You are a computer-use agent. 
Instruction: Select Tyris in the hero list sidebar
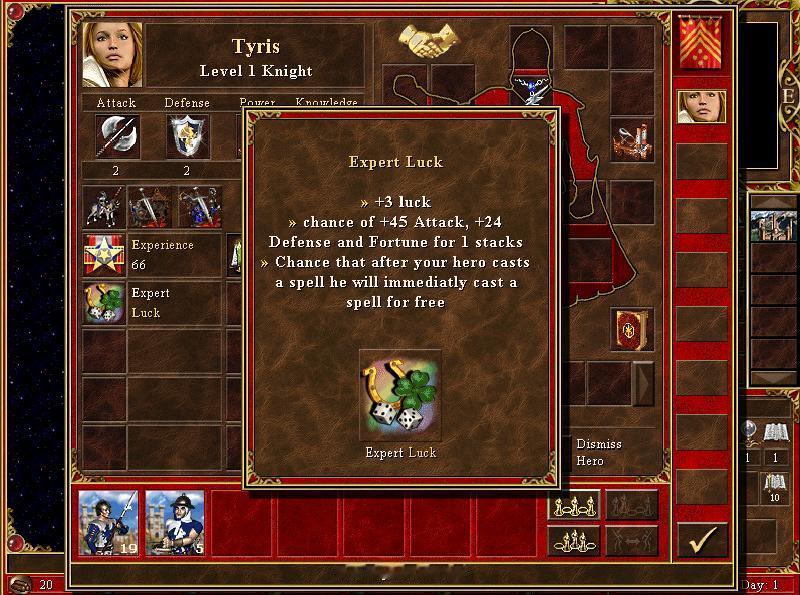click(702, 106)
